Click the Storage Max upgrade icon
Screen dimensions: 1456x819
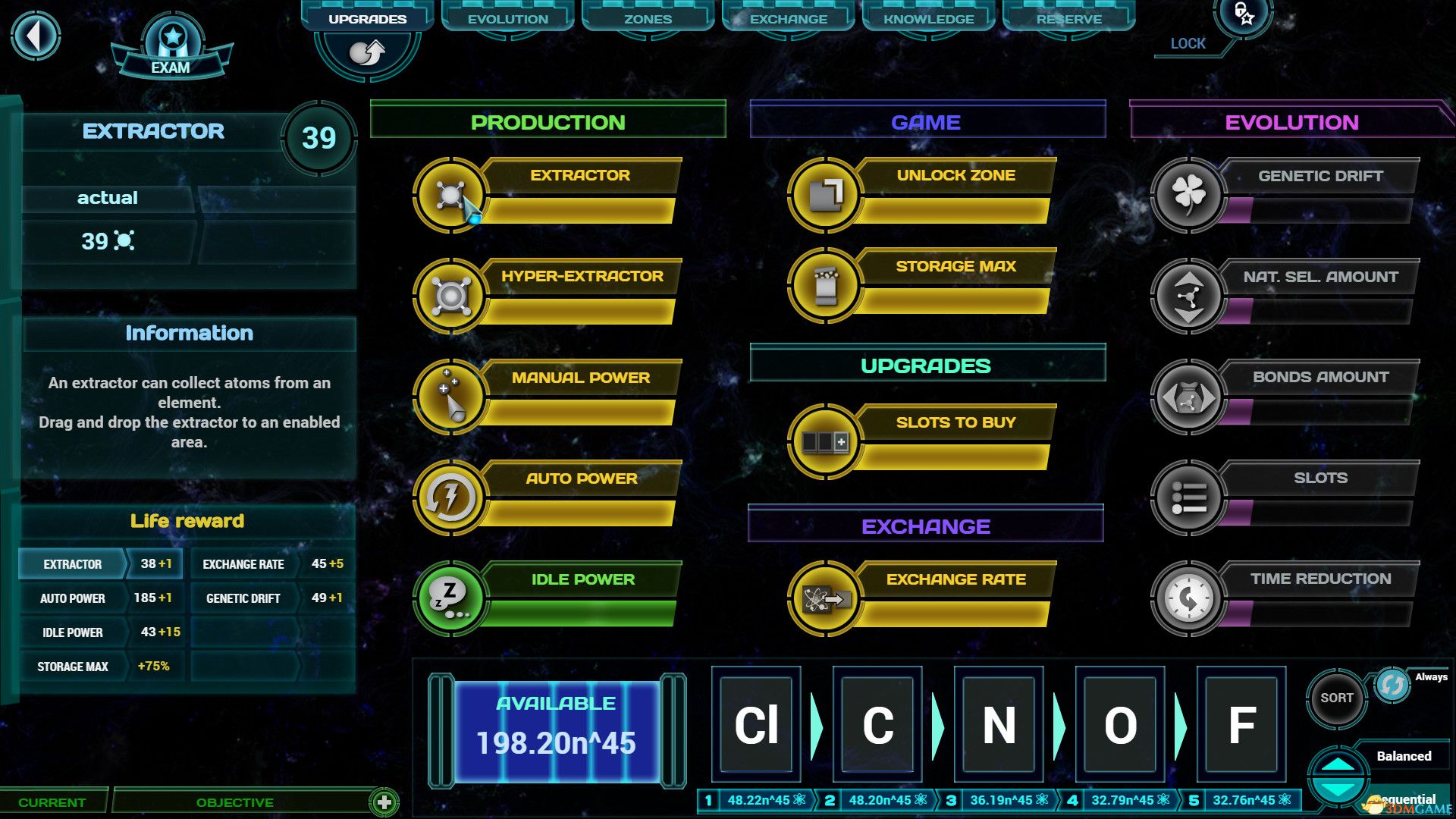click(x=827, y=286)
